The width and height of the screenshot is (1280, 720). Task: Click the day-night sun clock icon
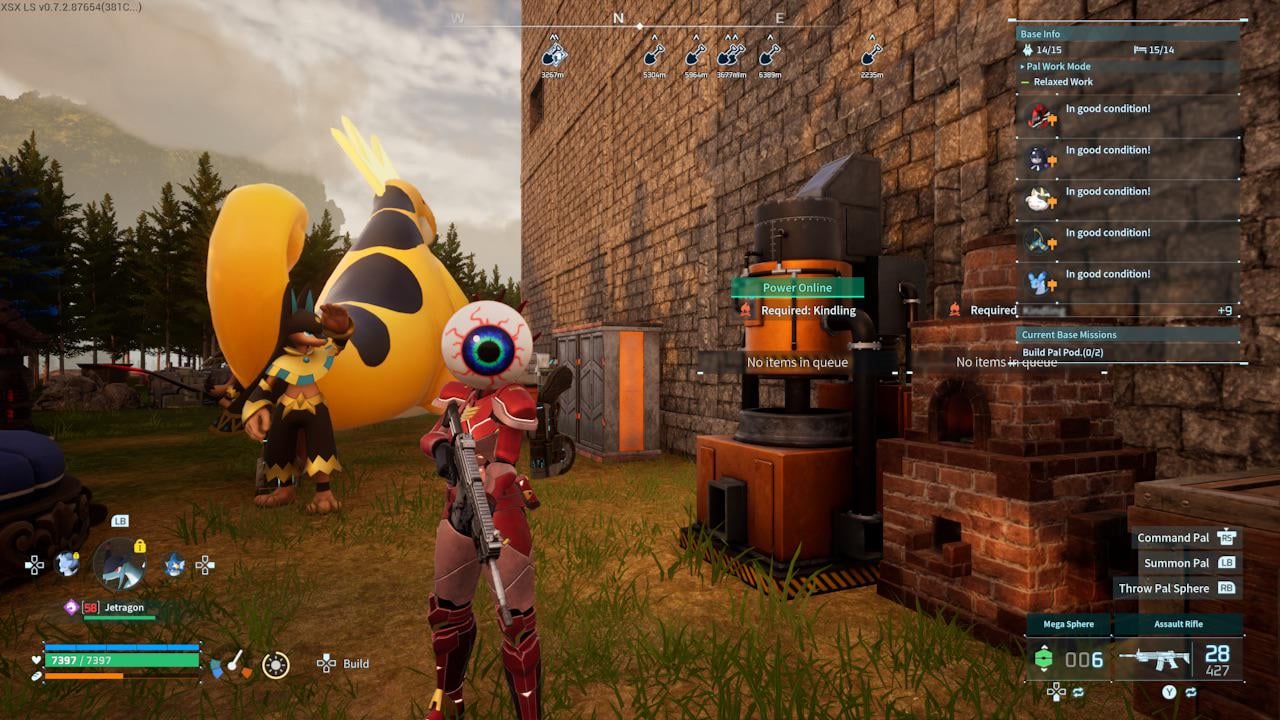pyautogui.click(x=275, y=665)
